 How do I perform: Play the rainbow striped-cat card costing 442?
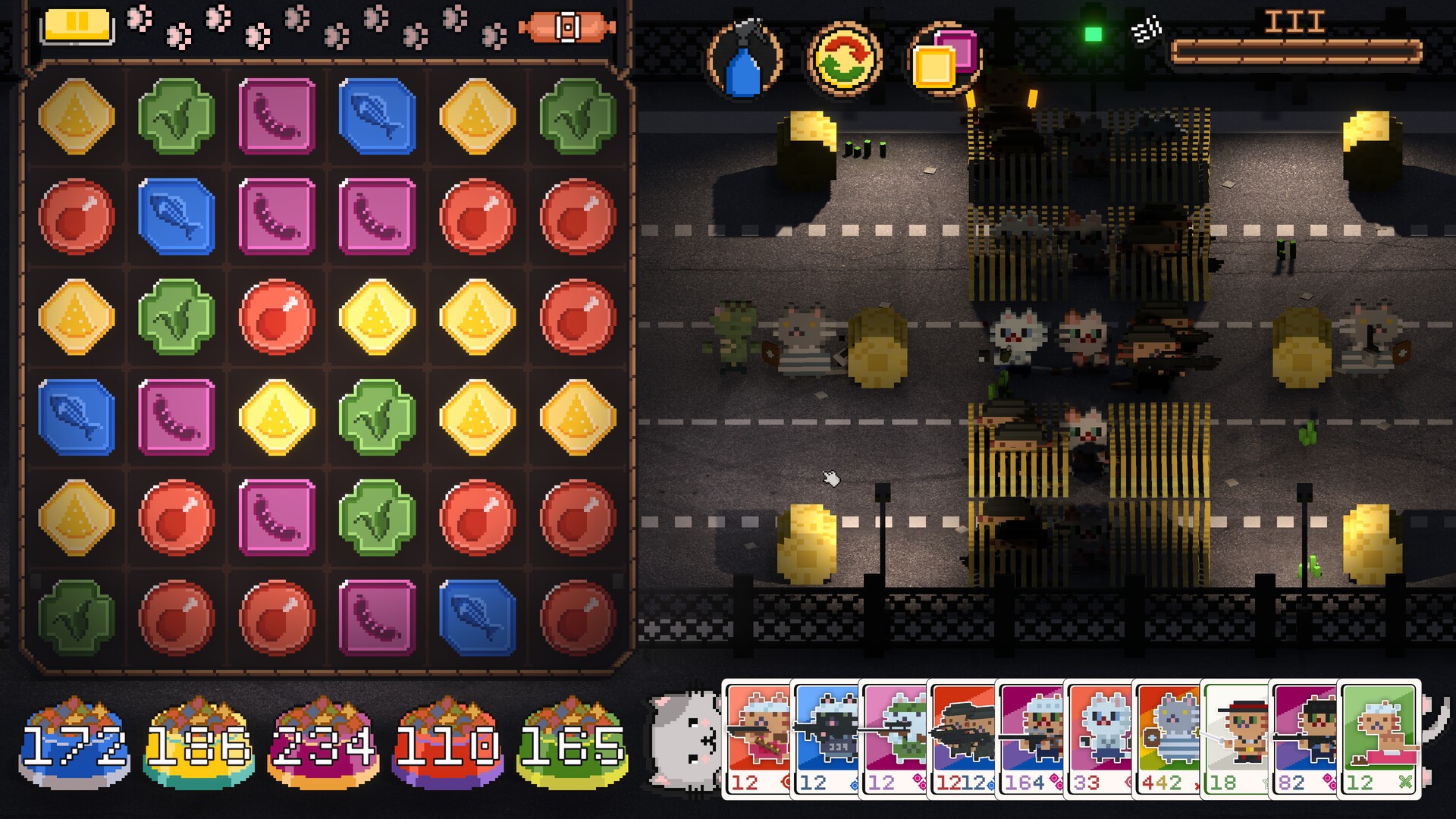tap(1166, 736)
